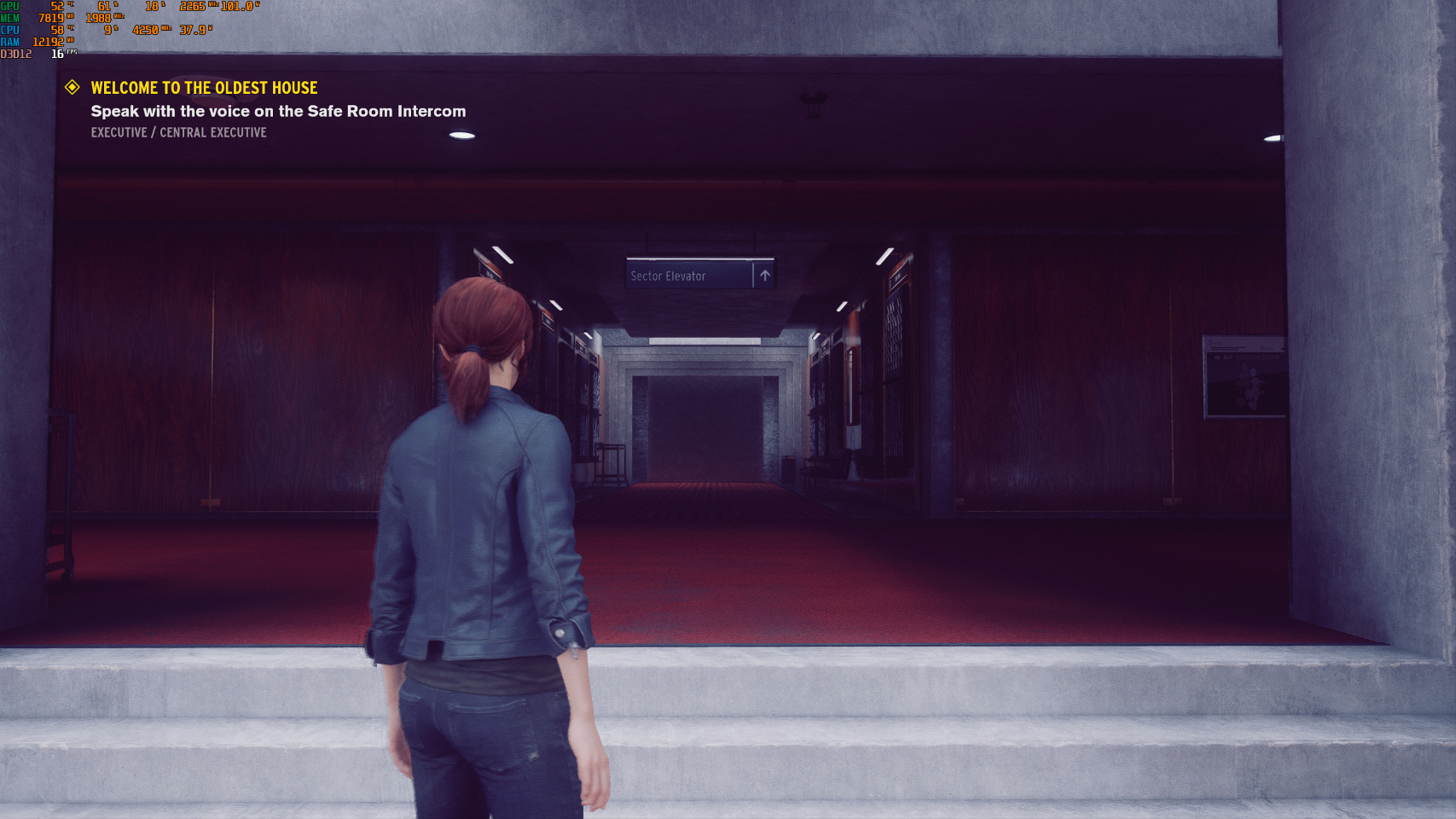Click the 16 FPS counter
Image resolution: width=1456 pixels, height=819 pixels.
pos(55,51)
